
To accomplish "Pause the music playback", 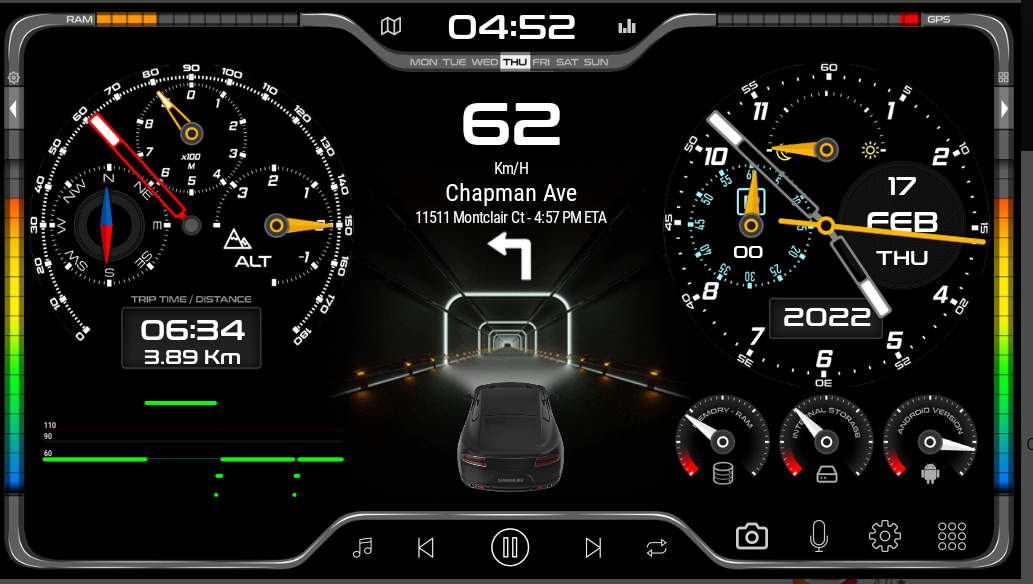I will [x=510, y=547].
